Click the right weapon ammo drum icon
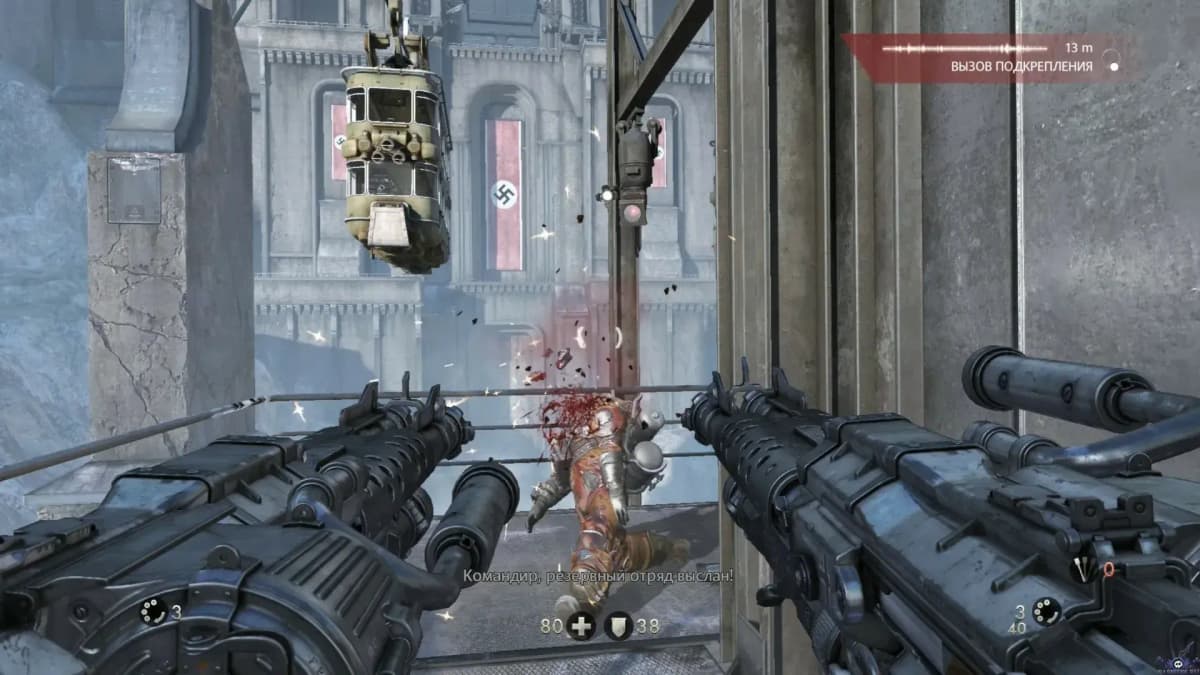Image resolution: width=1200 pixels, height=675 pixels. (1046, 611)
